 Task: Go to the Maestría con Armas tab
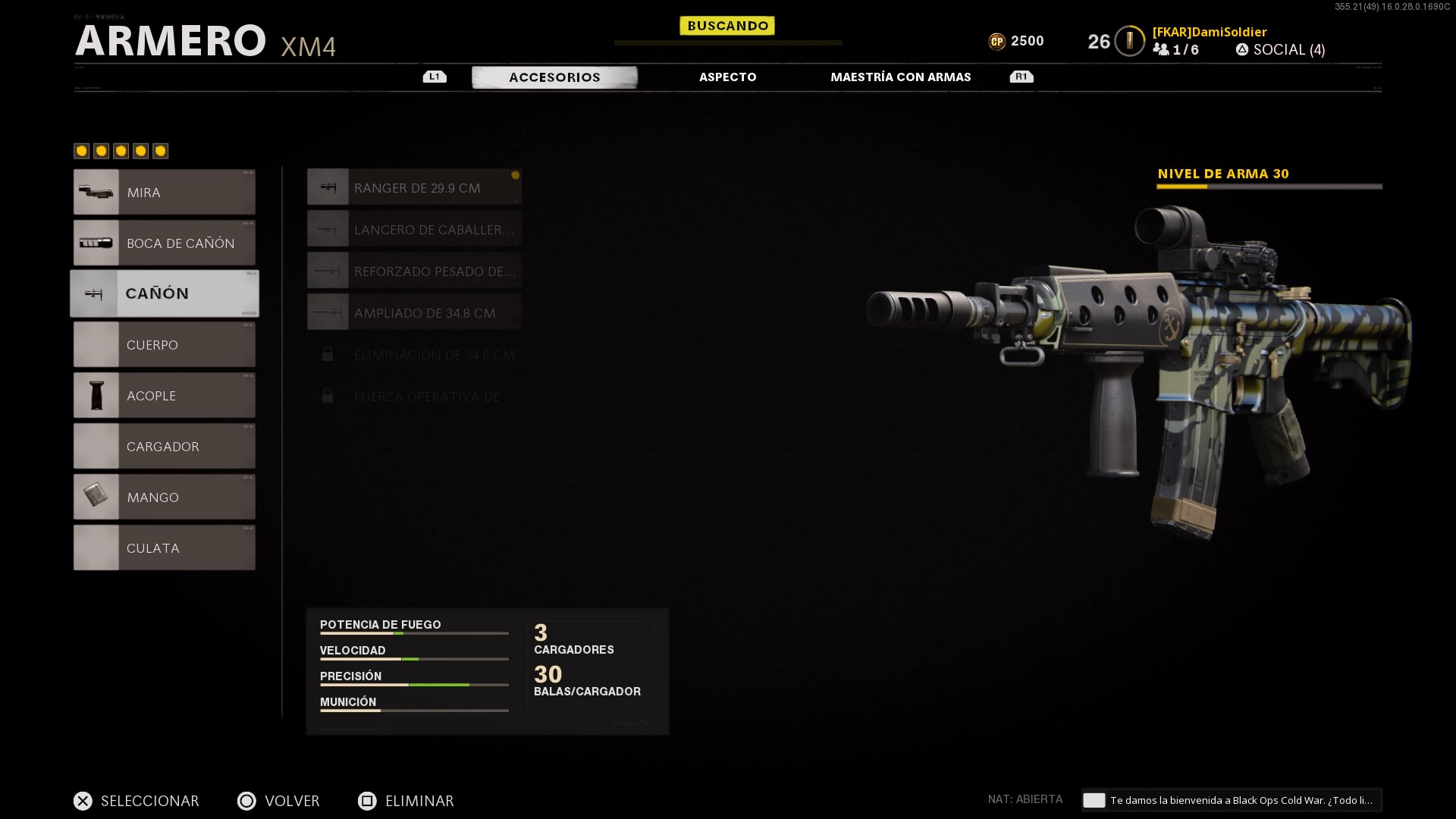[x=900, y=77]
